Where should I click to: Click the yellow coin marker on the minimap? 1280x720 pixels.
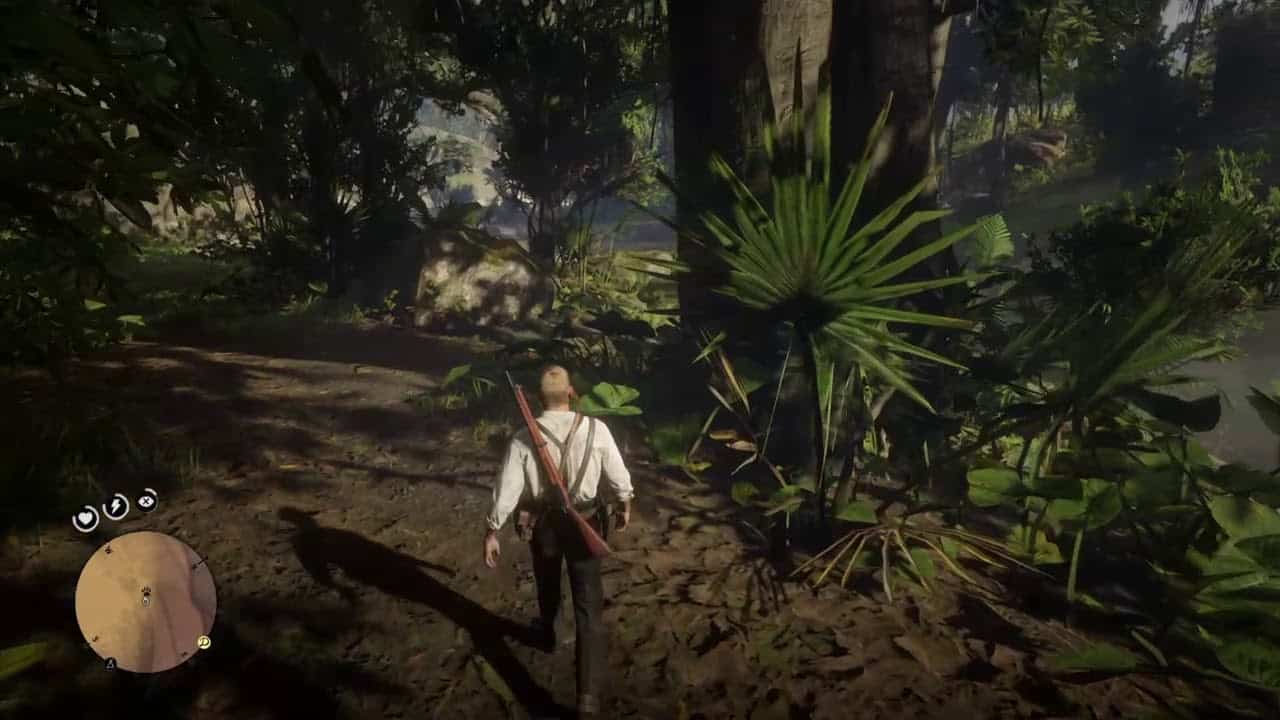[203, 644]
